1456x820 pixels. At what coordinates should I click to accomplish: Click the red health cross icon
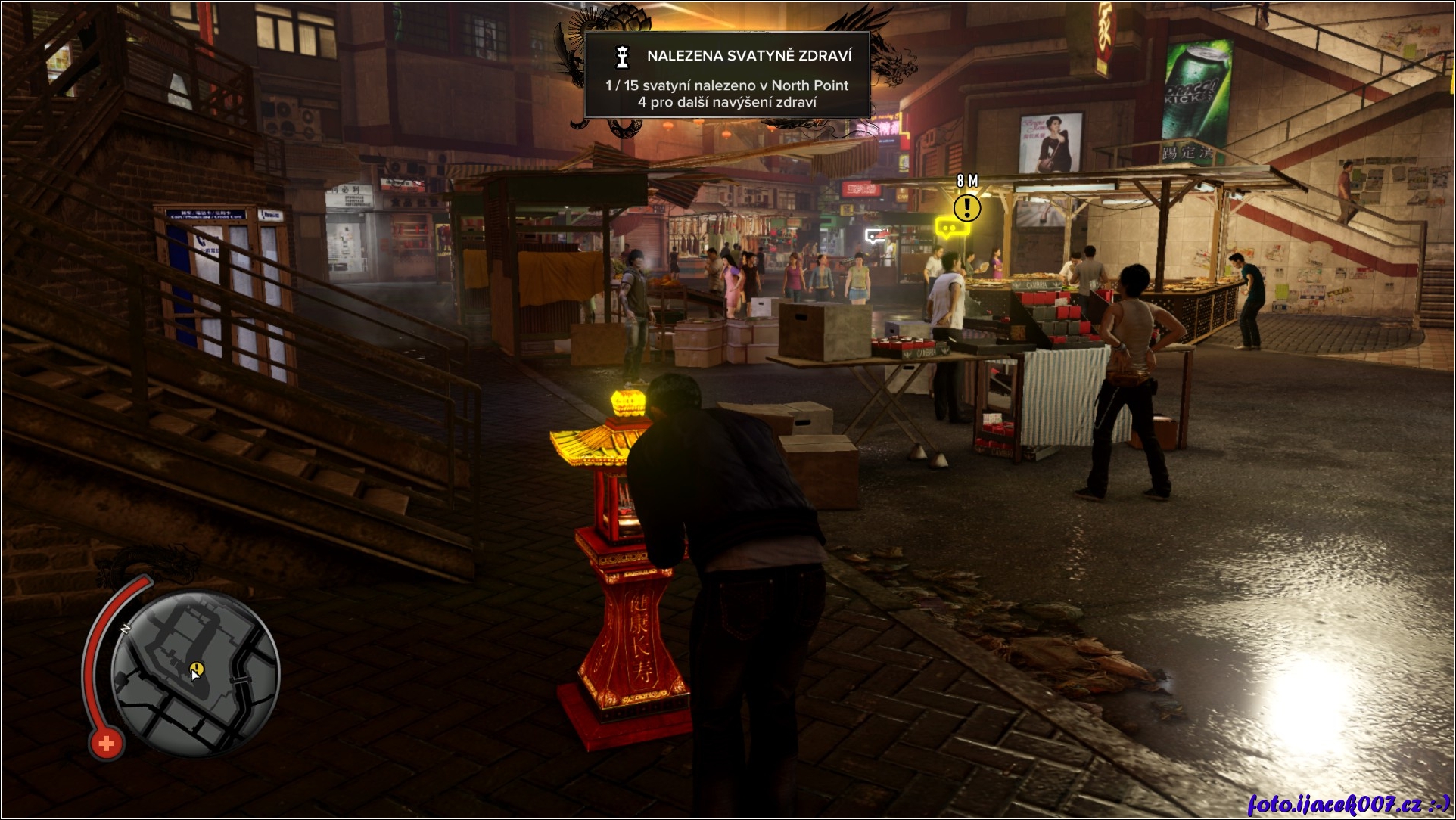pyautogui.click(x=106, y=744)
